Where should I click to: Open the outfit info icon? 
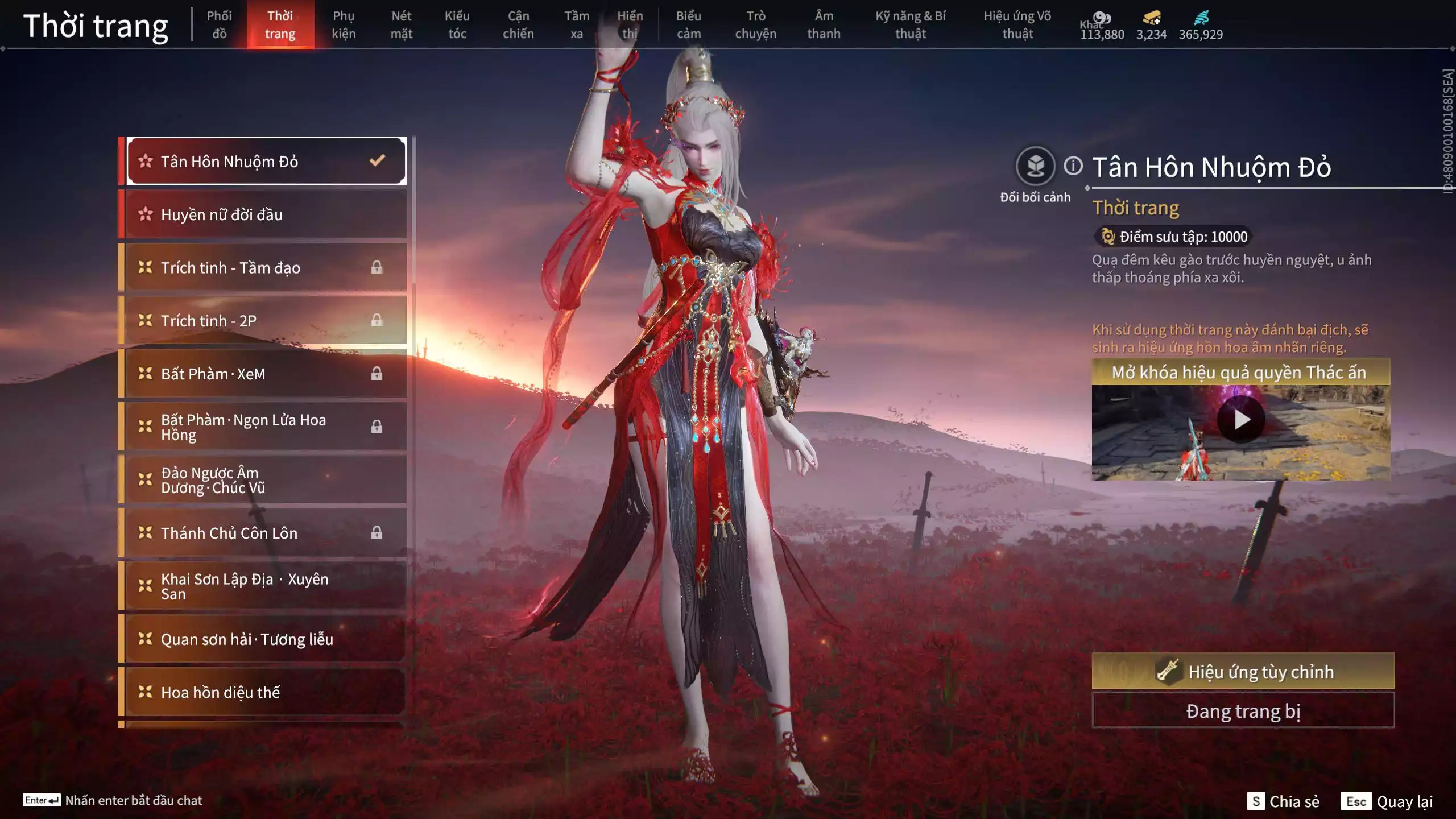(x=1073, y=166)
